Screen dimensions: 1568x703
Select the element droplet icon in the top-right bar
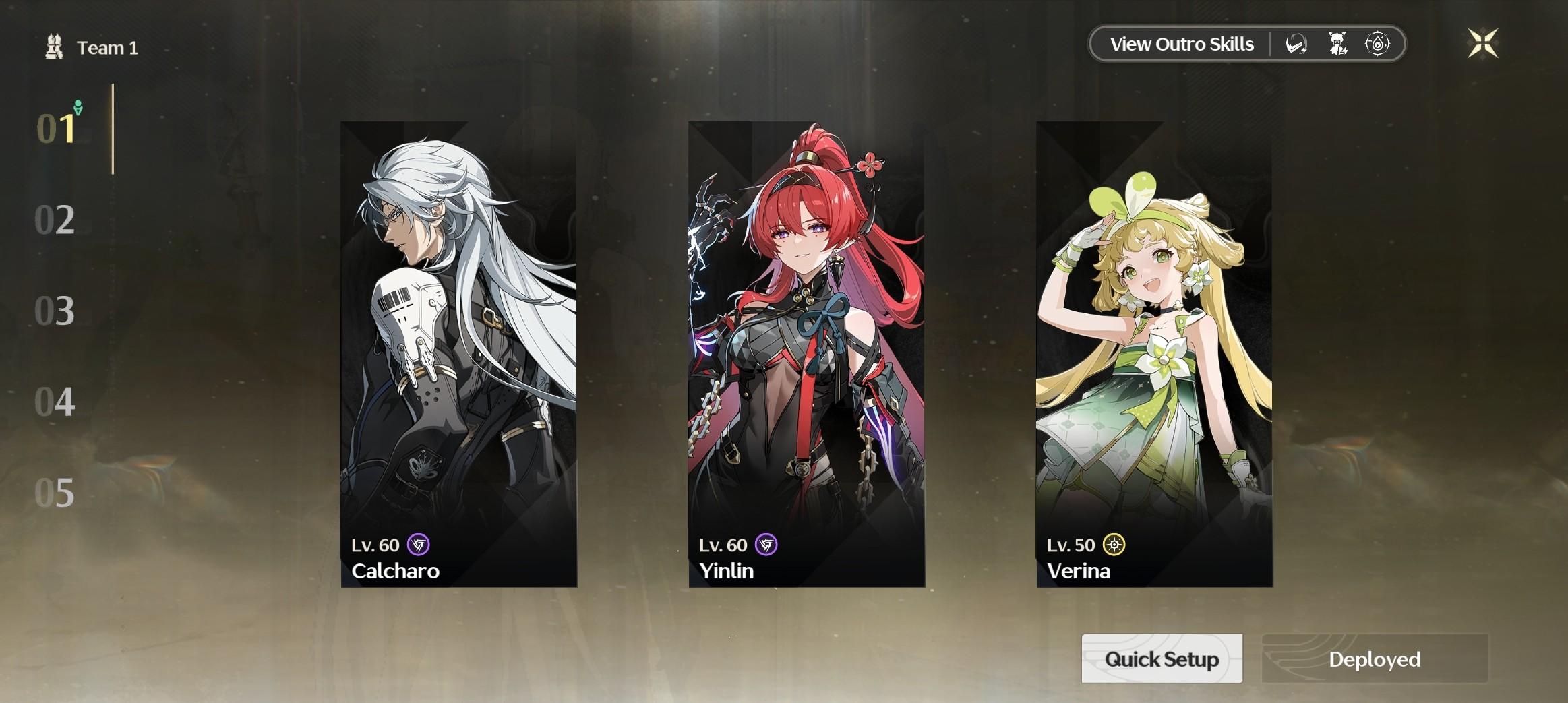(x=1378, y=43)
